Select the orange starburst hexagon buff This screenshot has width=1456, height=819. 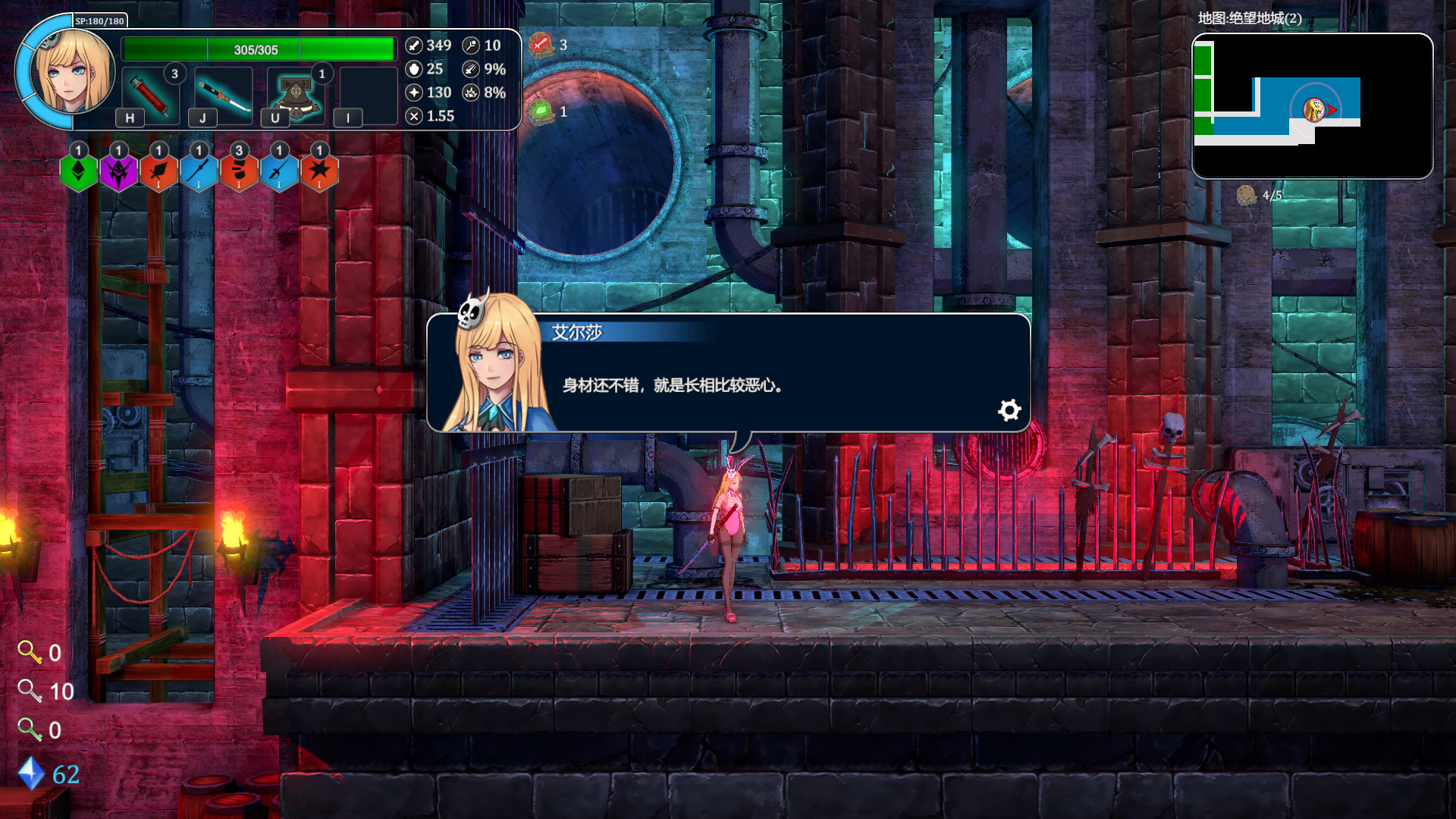coord(319,171)
